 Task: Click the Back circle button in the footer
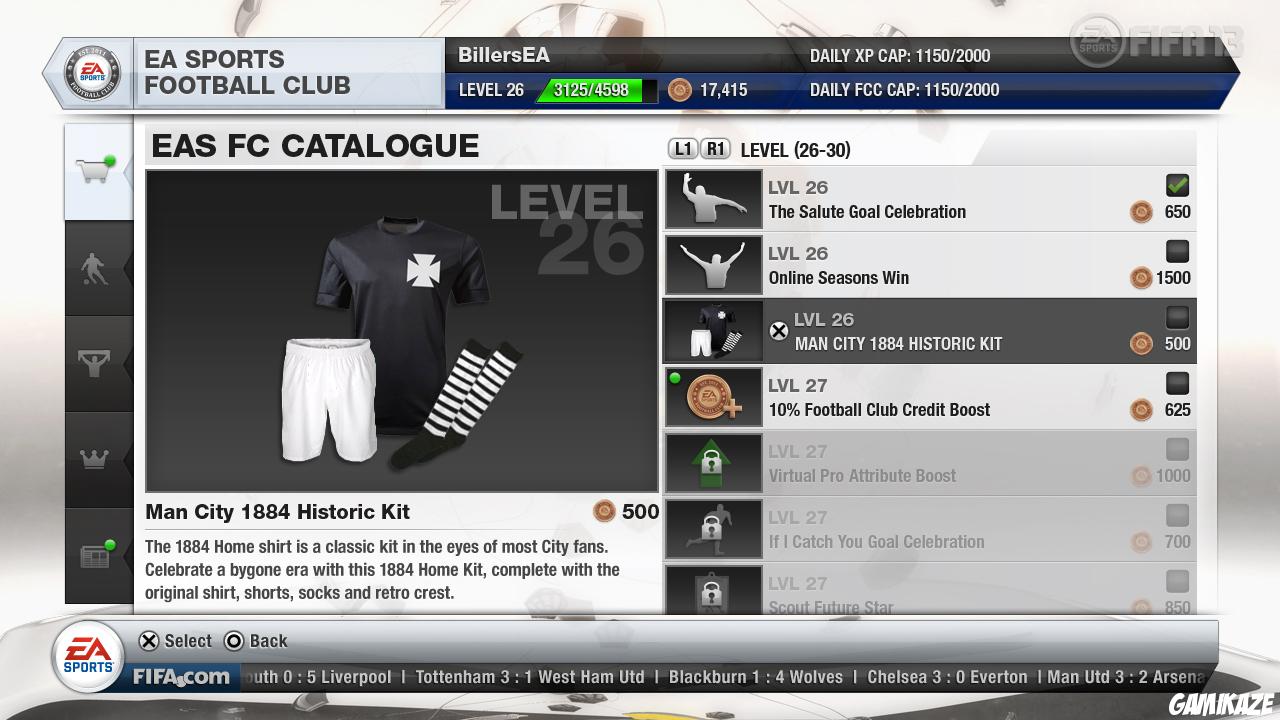pyautogui.click(x=232, y=641)
